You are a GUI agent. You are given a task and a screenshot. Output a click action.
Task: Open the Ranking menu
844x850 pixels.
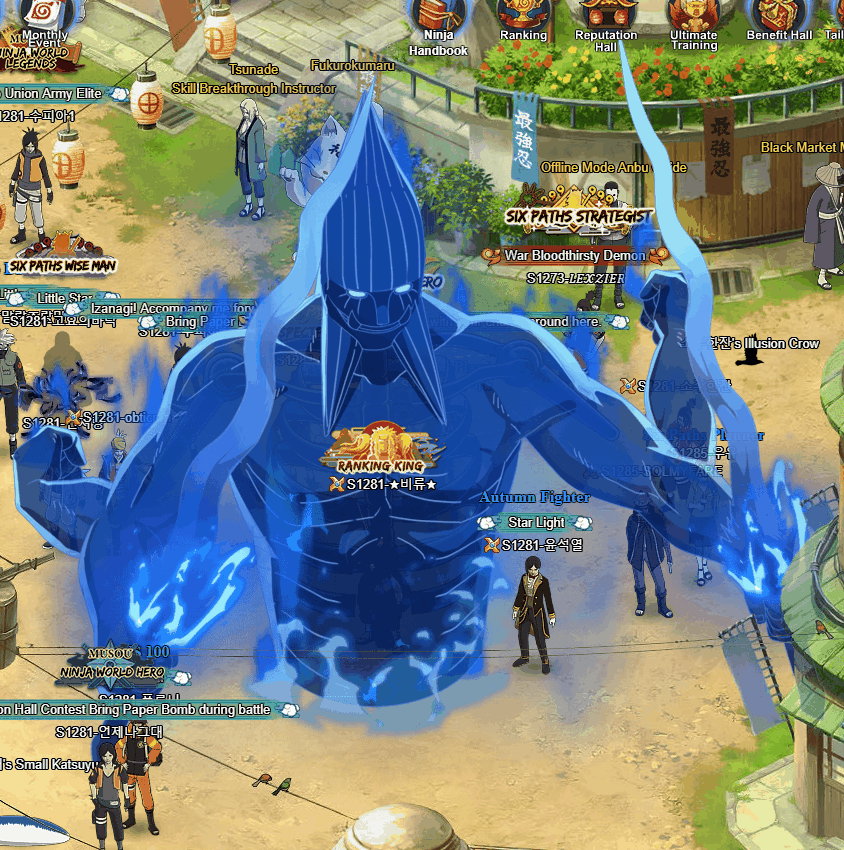point(523,17)
